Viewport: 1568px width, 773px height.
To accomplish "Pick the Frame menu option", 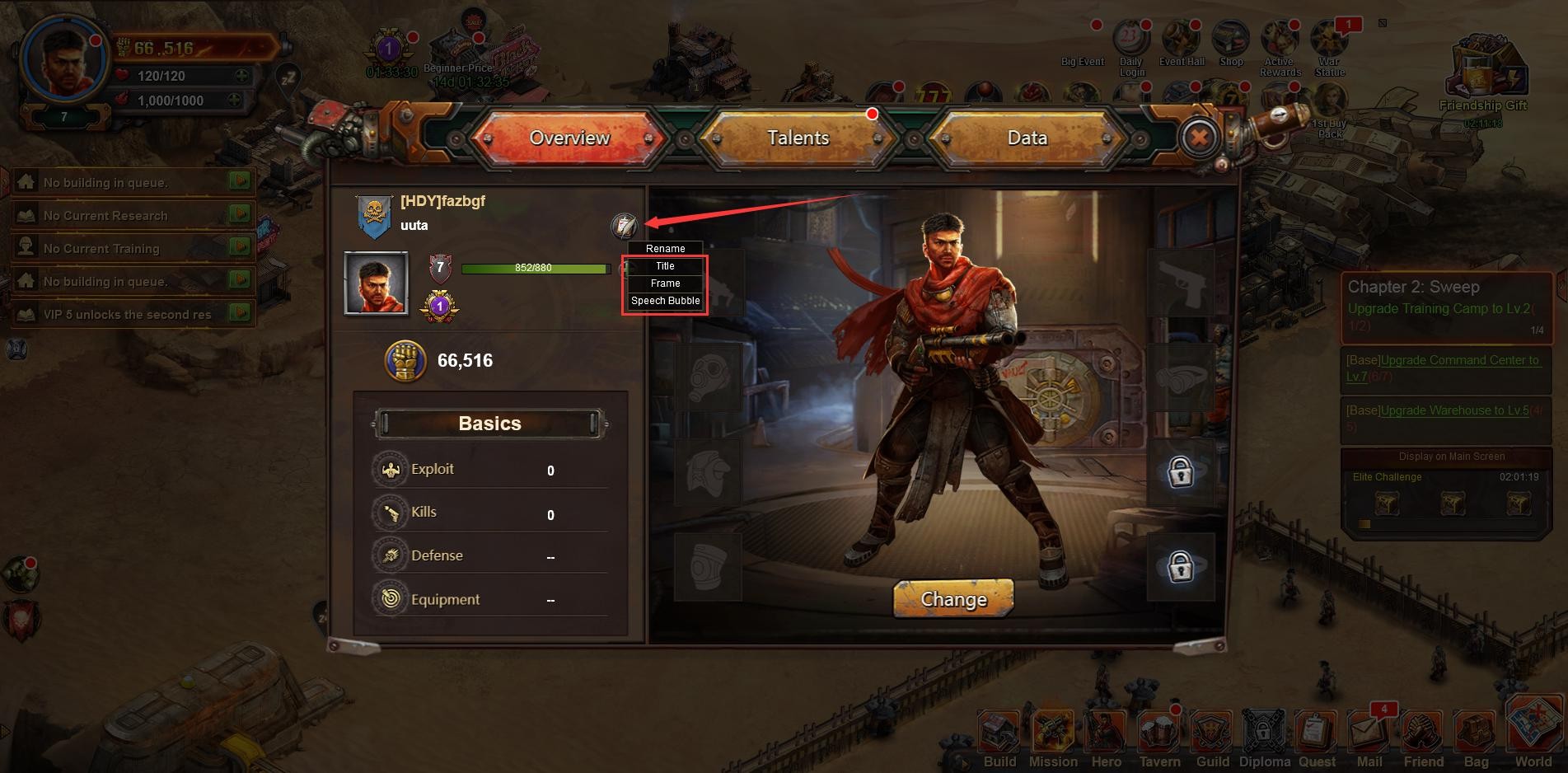I will (x=665, y=283).
